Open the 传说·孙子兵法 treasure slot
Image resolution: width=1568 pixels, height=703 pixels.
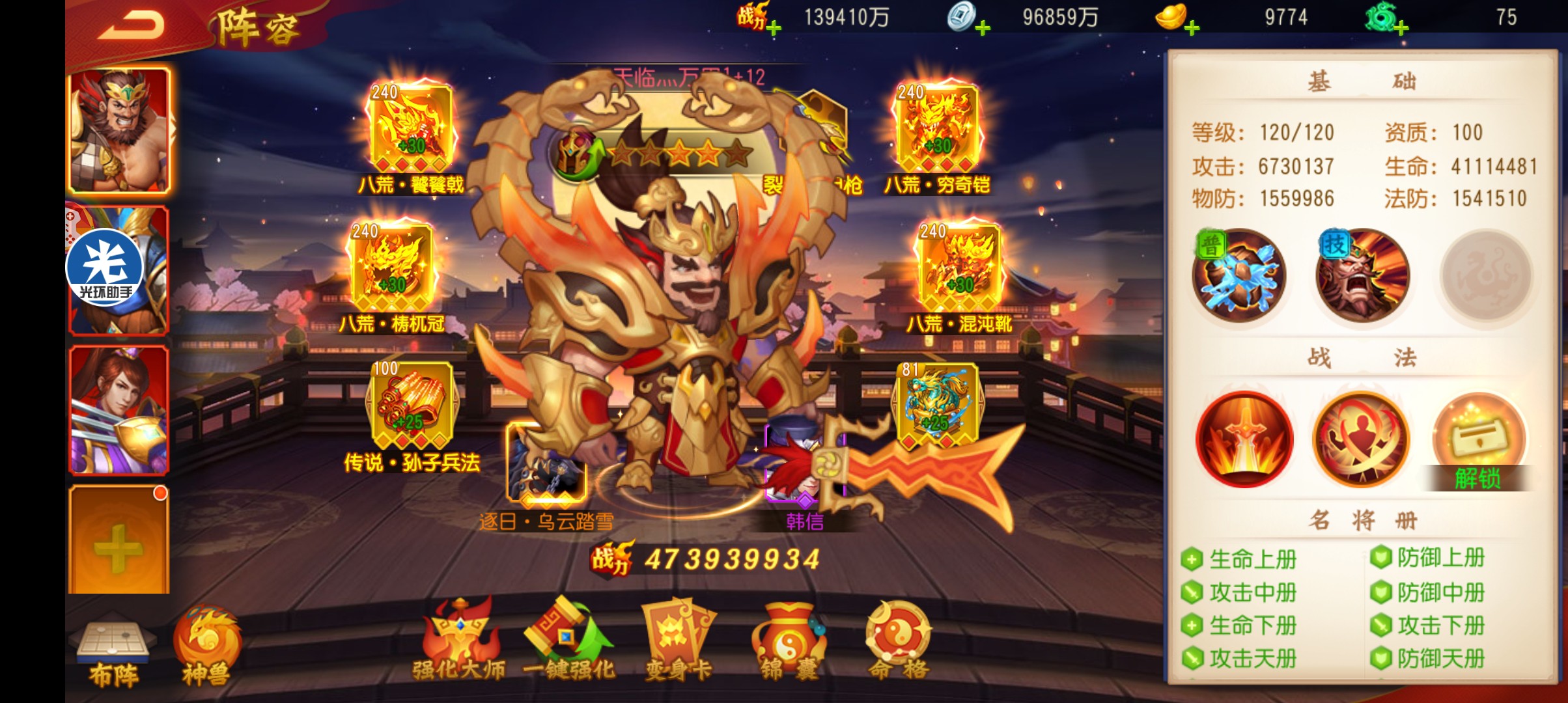(412, 405)
